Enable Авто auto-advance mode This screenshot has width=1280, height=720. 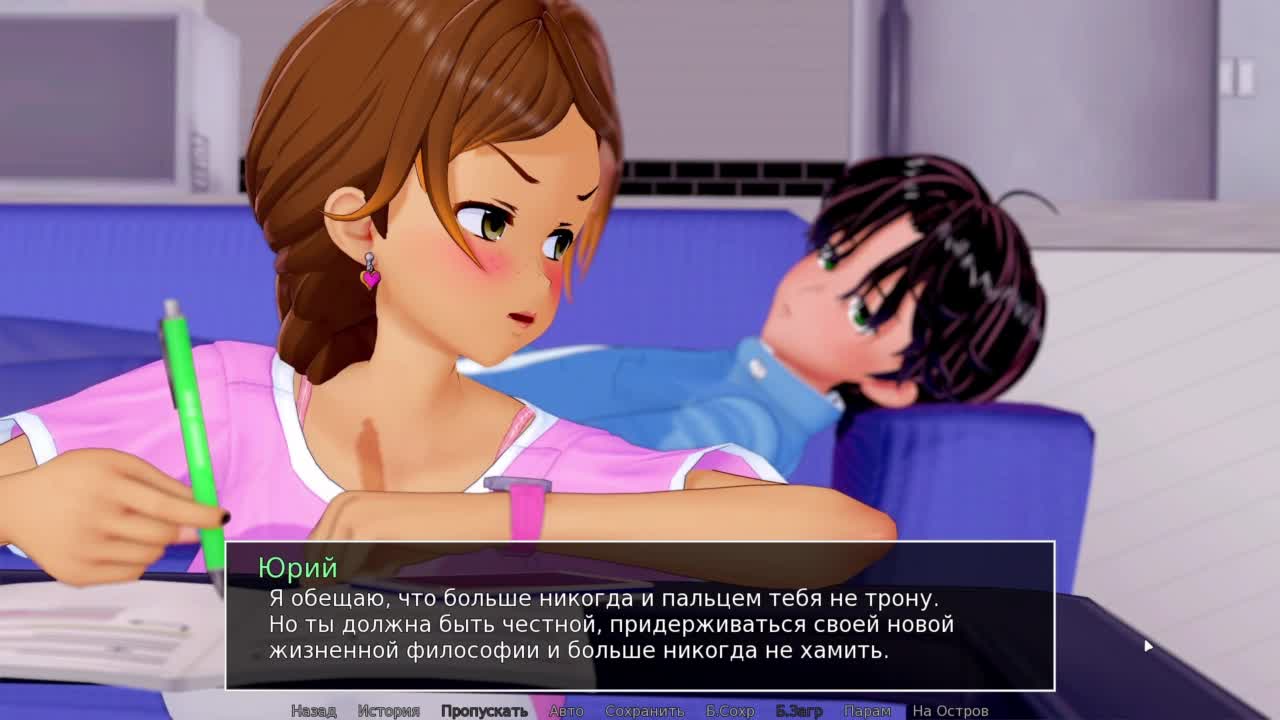coord(566,711)
